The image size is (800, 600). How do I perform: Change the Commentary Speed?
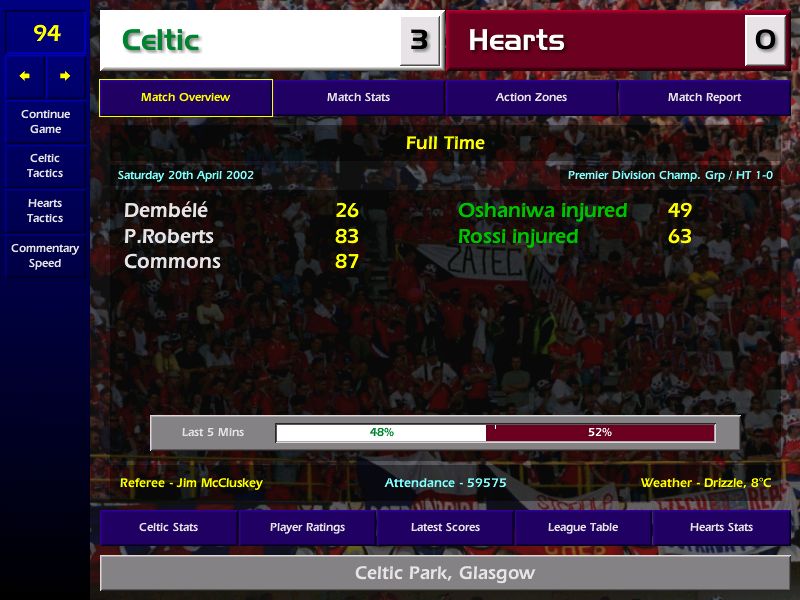(45, 256)
